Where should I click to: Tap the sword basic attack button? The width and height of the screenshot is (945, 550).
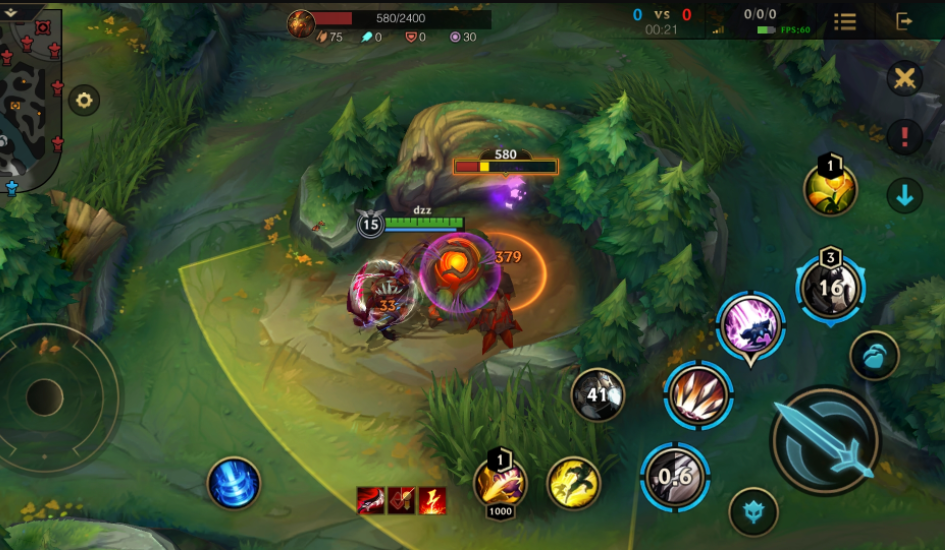(825, 441)
